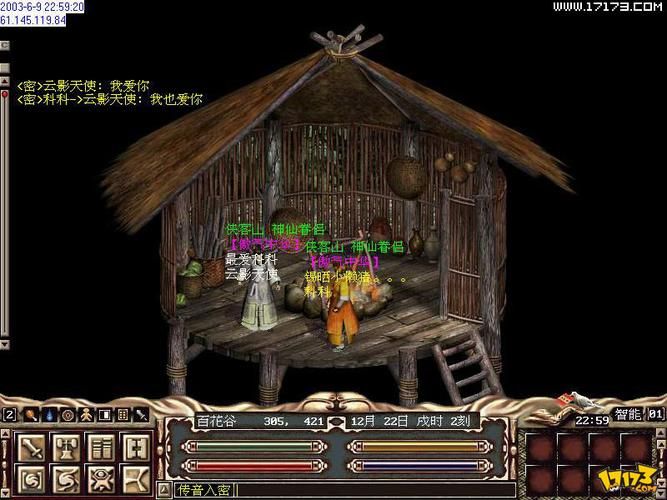This screenshot has height=500, width=667.
Task: Click the 01 counter box next to 智能
Action: click(656, 413)
